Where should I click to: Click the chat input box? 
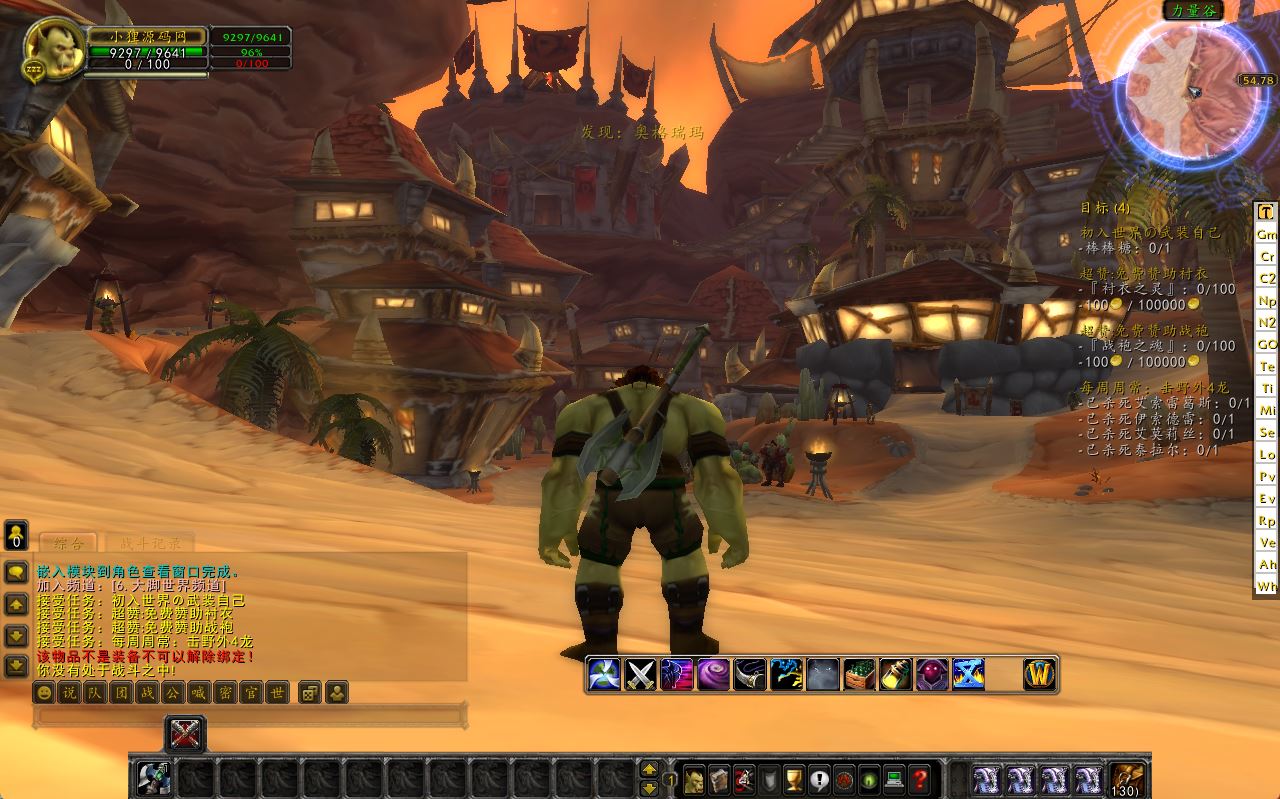250,716
